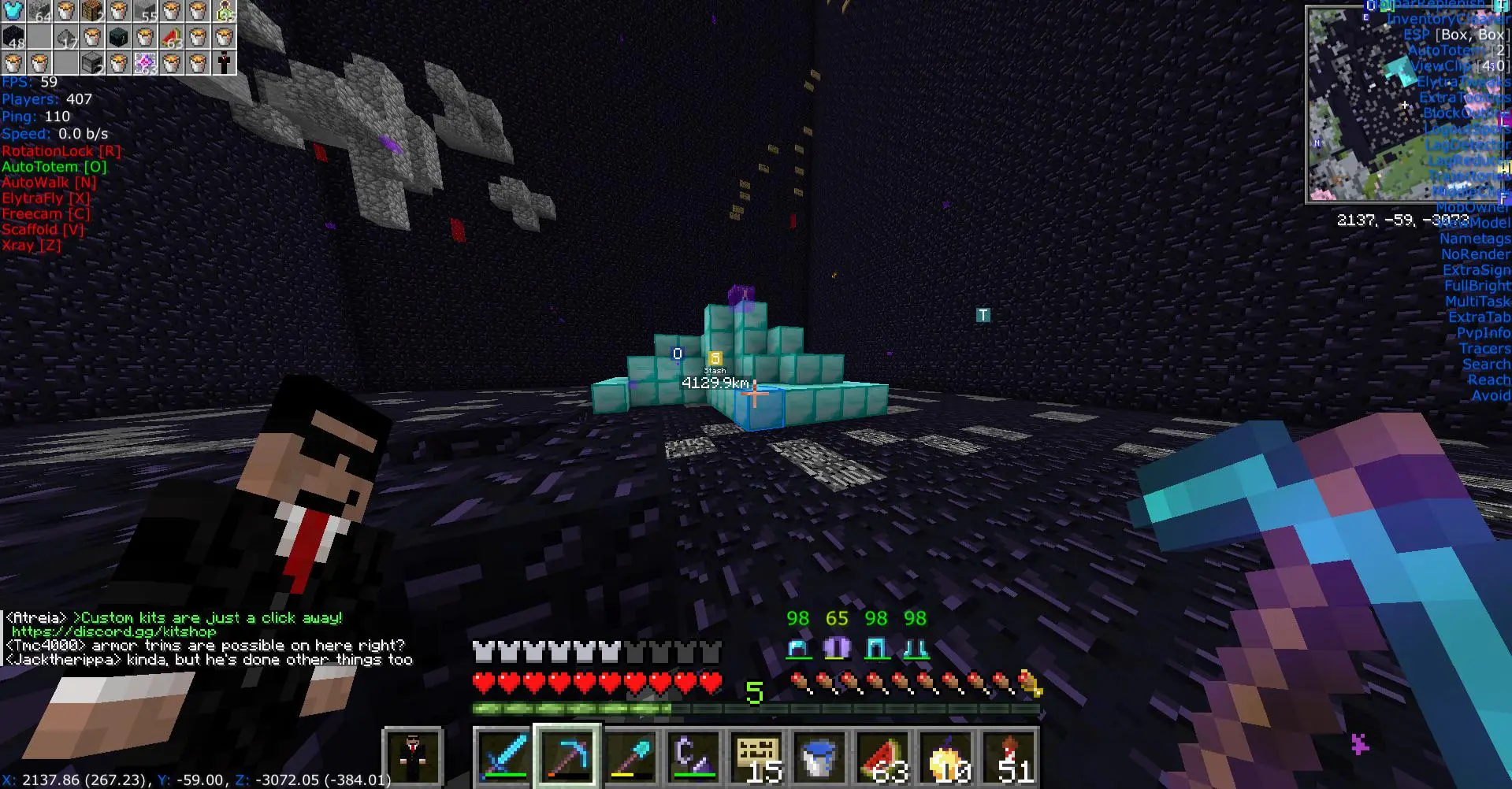The width and height of the screenshot is (1512, 789).
Task: Select the golden apples hotbar slot
Action: point(945,754)
